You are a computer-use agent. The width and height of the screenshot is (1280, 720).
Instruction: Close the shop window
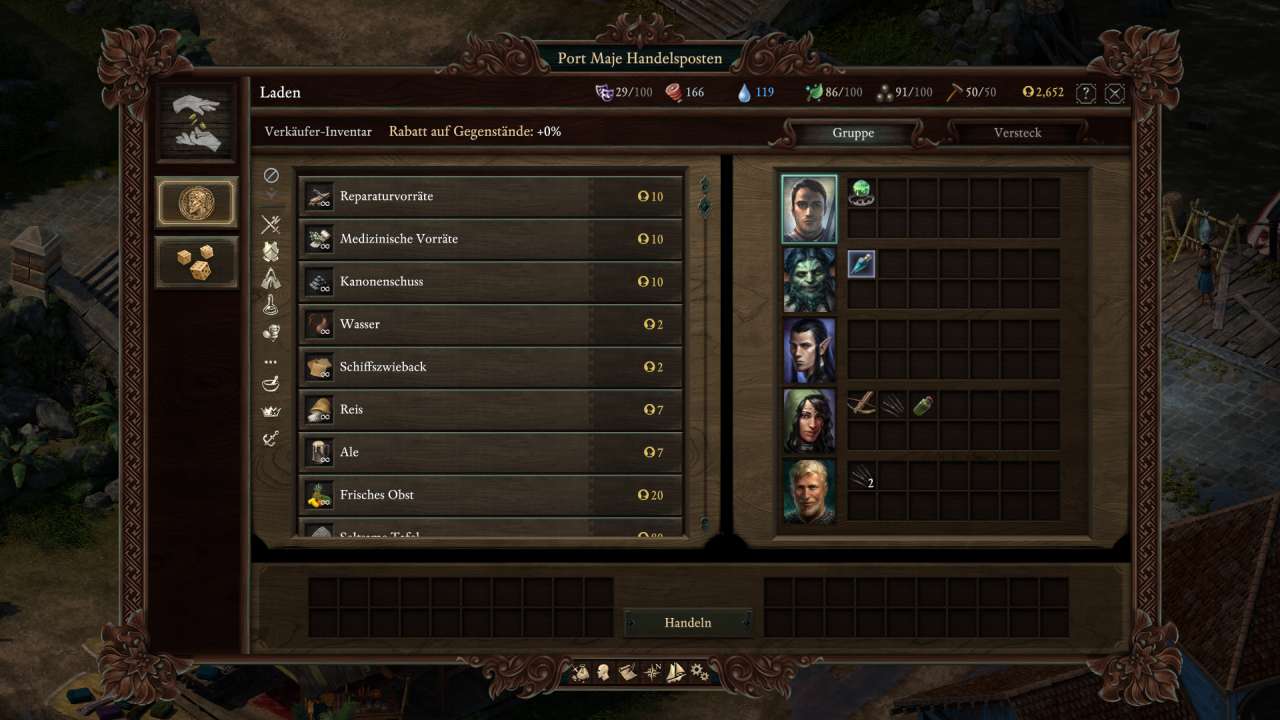pos(1115,93)
